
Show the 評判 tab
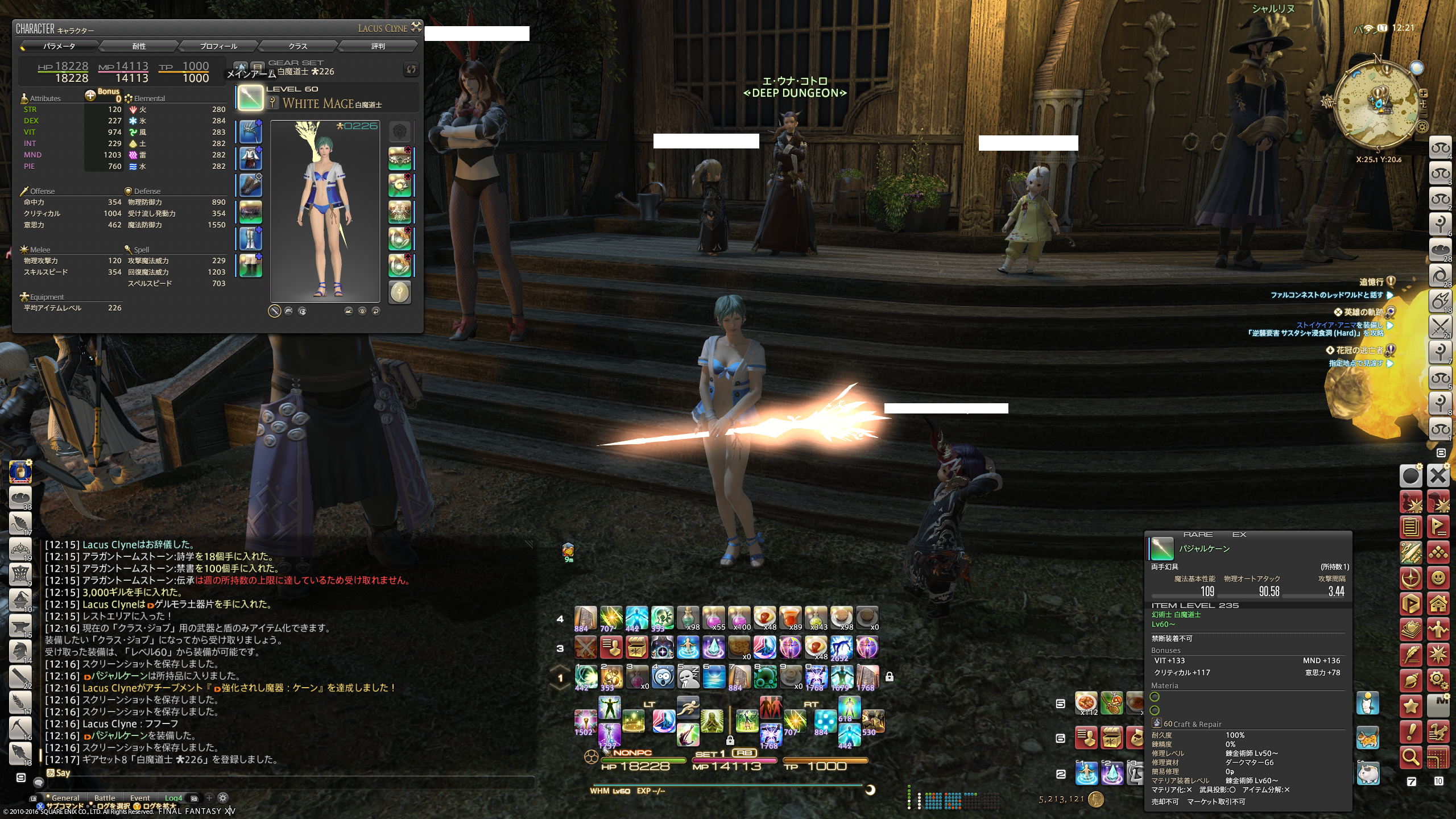pyautogui.click(x=378, y=46)
